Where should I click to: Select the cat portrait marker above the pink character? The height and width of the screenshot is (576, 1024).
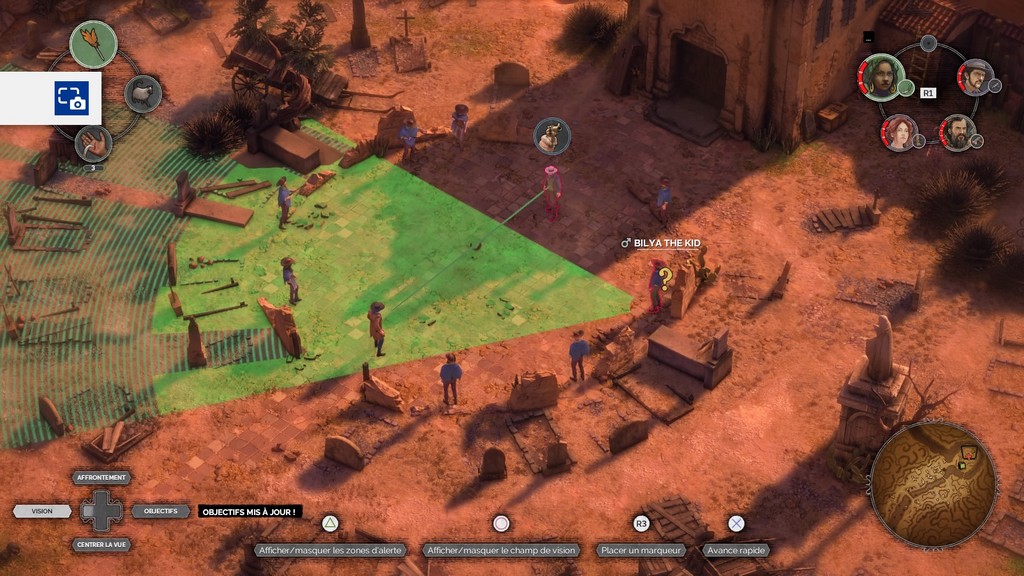(x=552, y=136)
